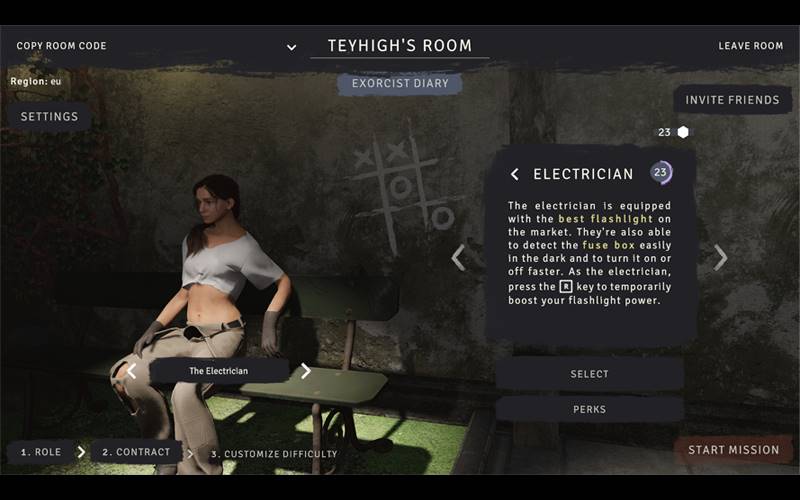Switch to the Role step
This screenshot has height=500, width=800.
(x=41, y=452)
